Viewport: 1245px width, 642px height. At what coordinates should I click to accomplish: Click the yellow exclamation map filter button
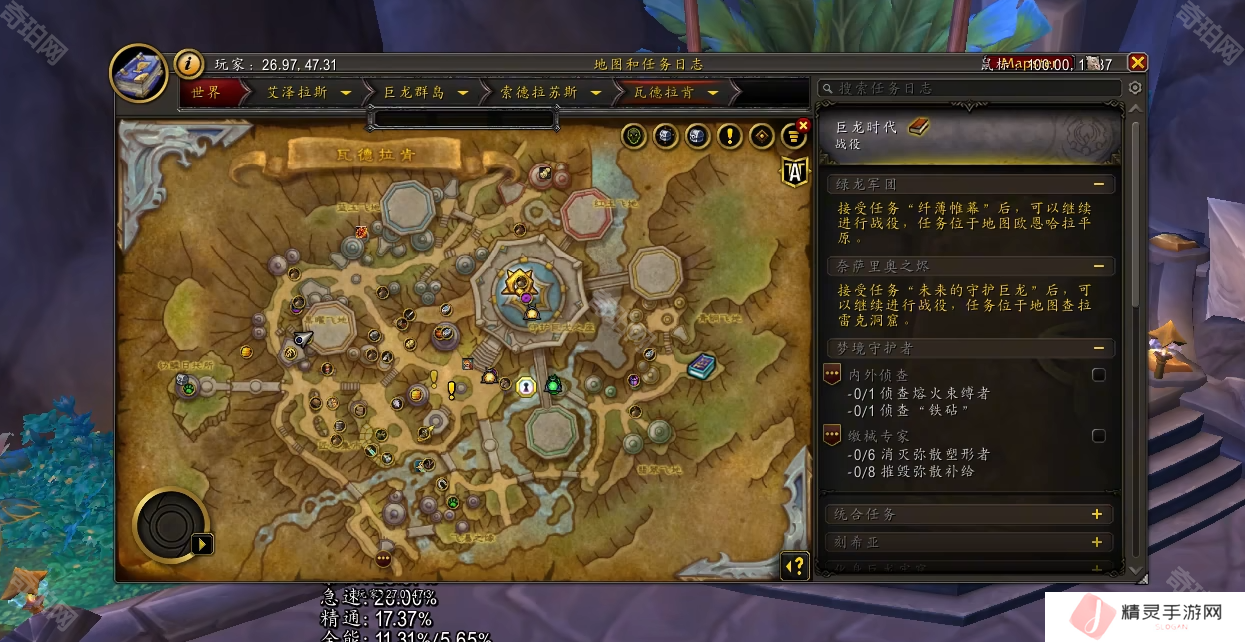(x=730, y=136)
